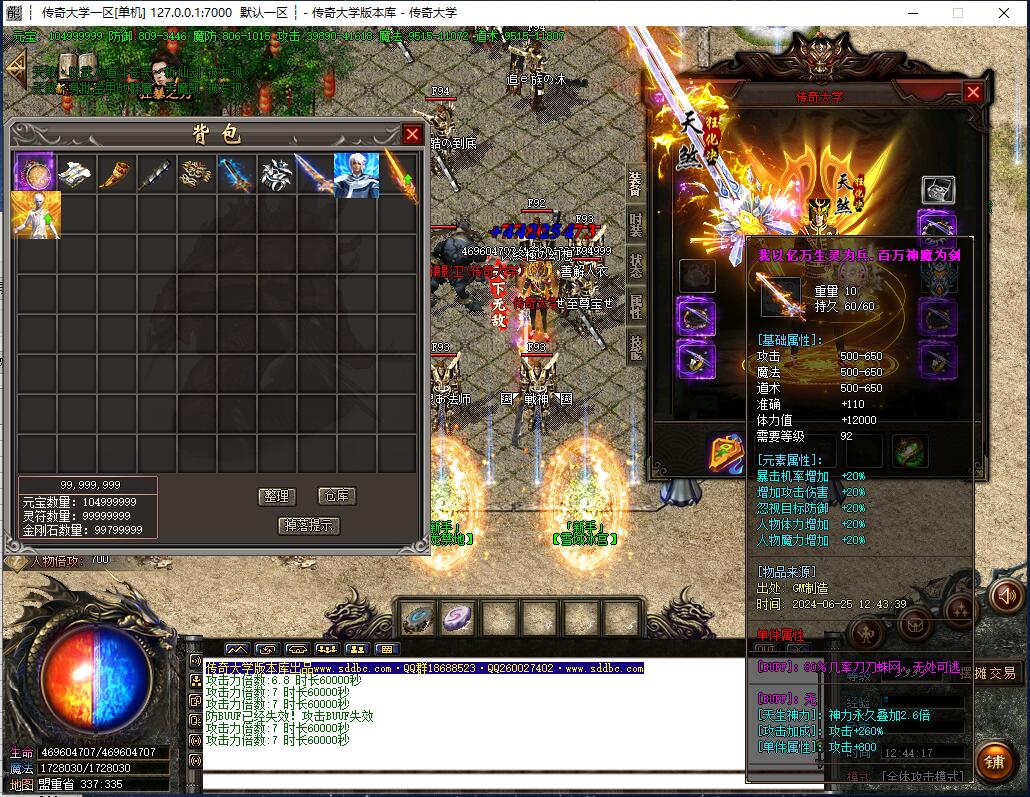This screenshot has height=797, width=1030.
Task: Select the white-haired character portrait item
Action: (356, 174)
